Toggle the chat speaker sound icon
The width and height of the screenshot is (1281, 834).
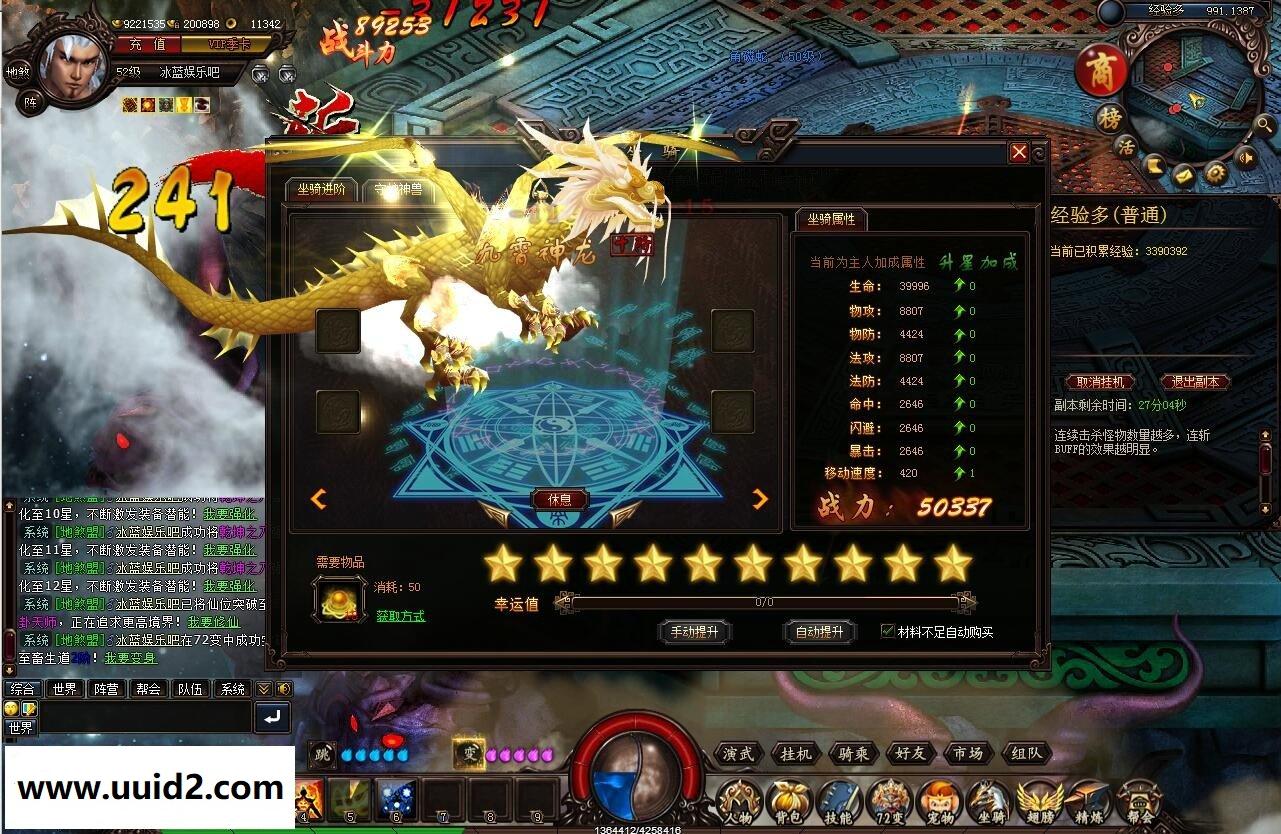tap(286, 689)
